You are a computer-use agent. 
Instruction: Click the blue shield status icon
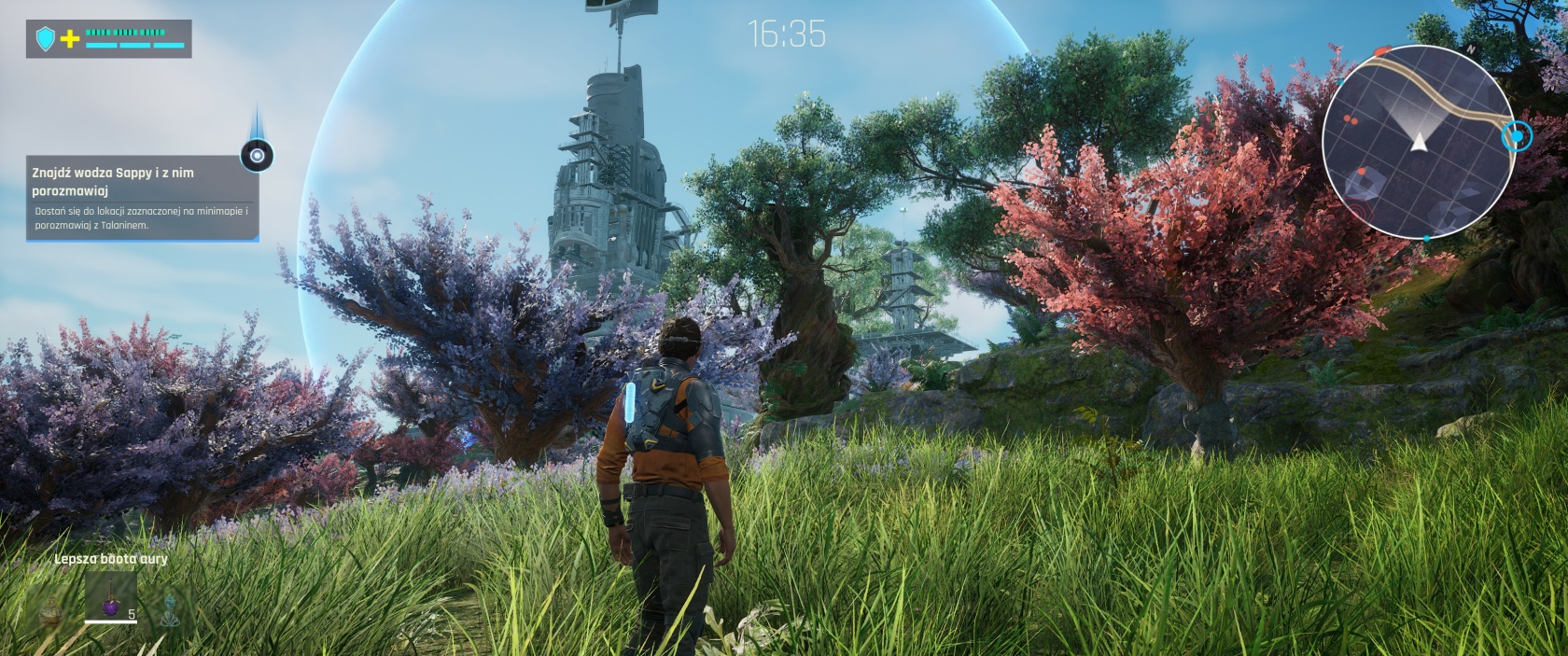(45, 39)
